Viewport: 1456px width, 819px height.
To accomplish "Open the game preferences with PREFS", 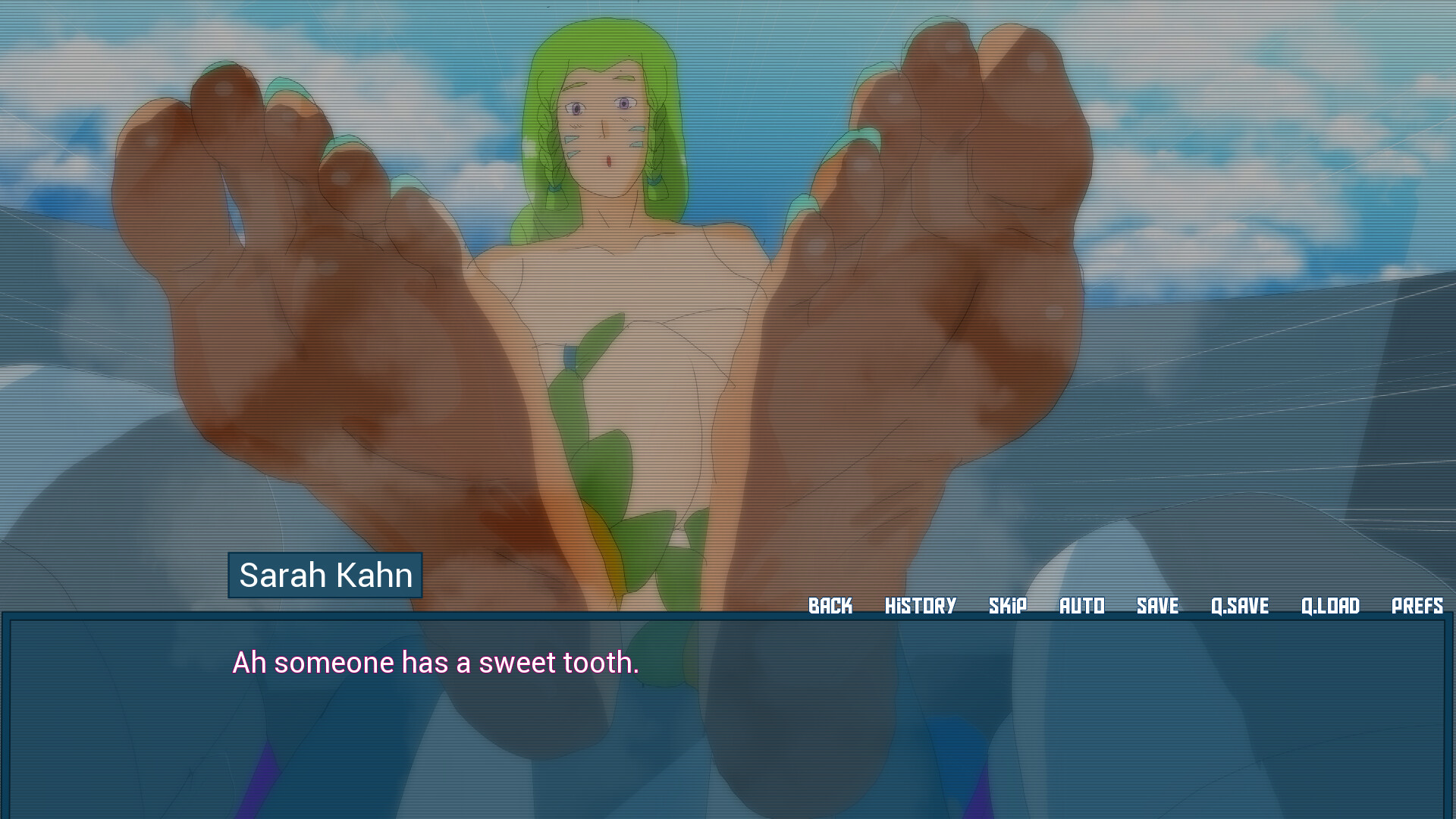I will (1417, 606).
